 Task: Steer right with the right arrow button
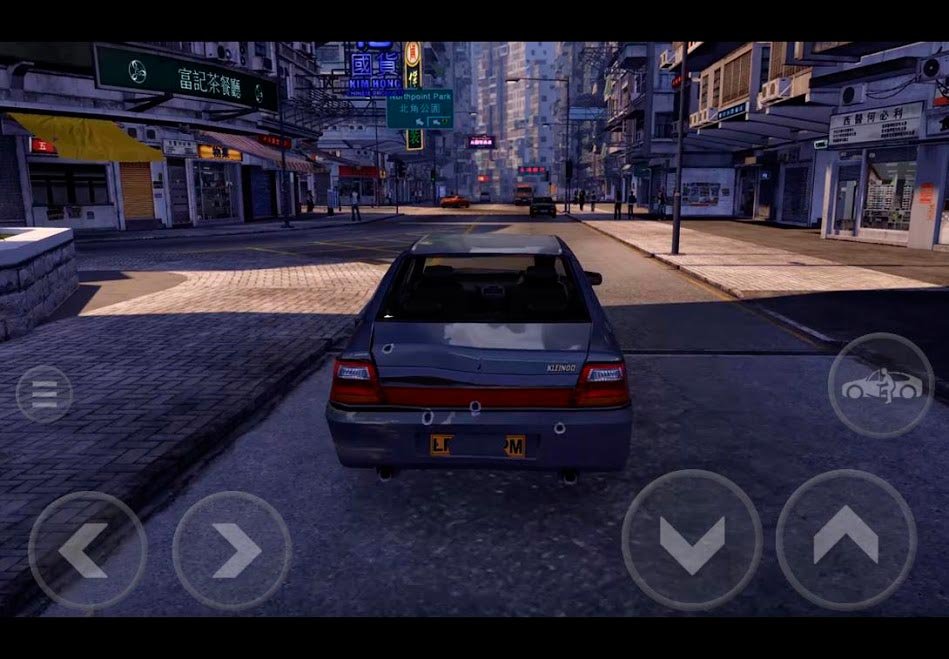point(232,550)
